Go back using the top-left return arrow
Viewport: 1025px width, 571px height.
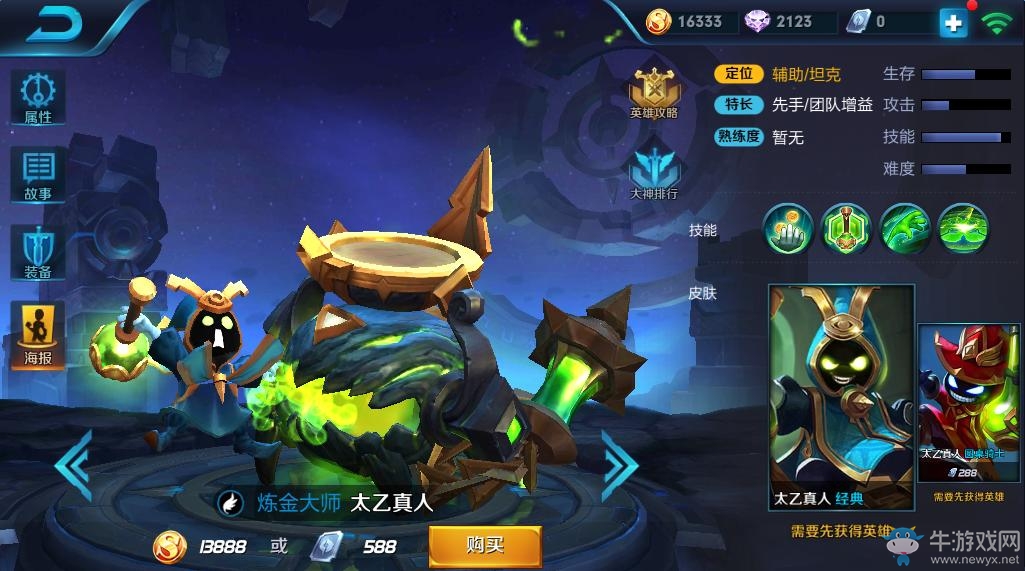click(57, 24)
